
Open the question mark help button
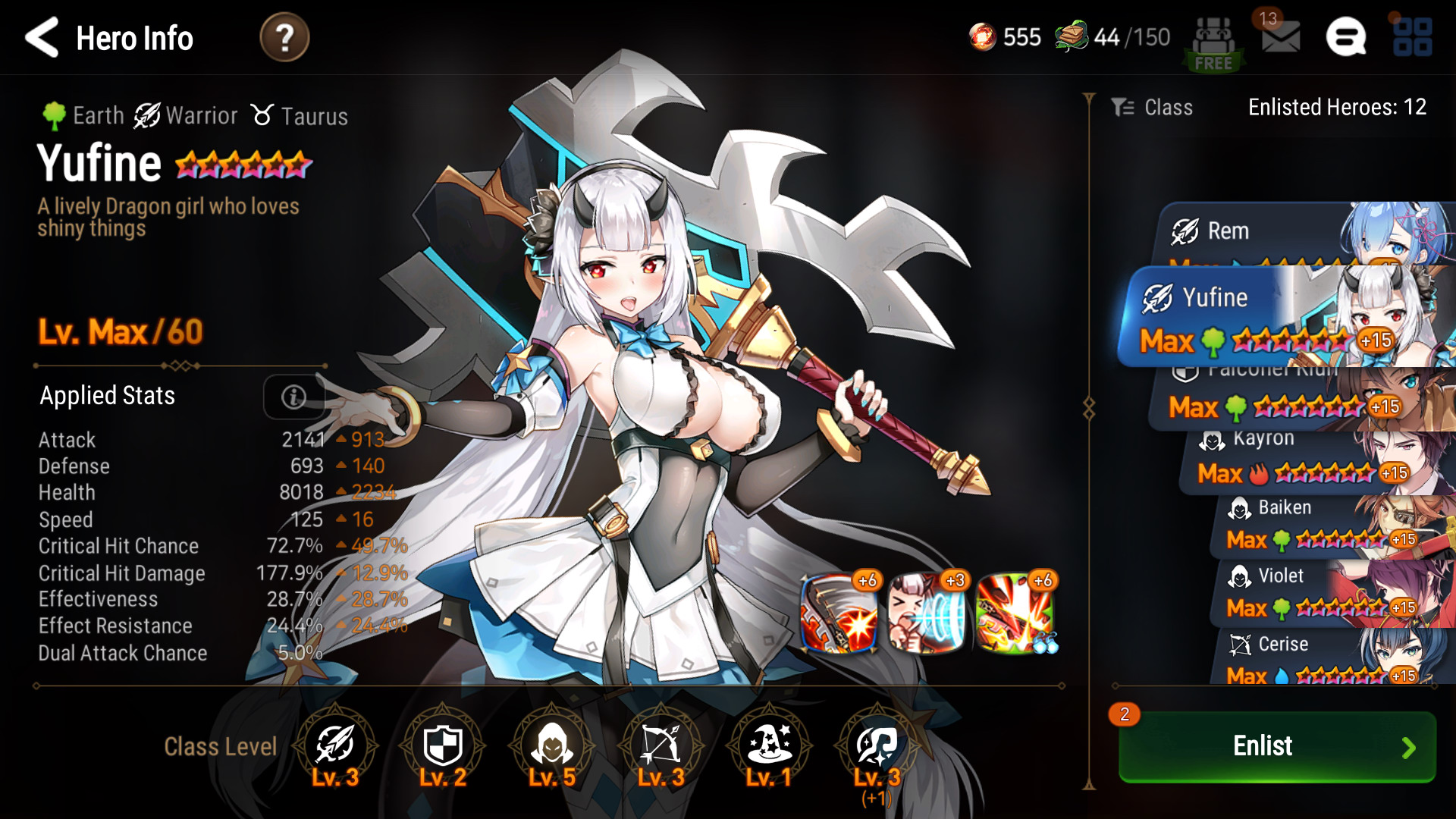pos(284,38)
